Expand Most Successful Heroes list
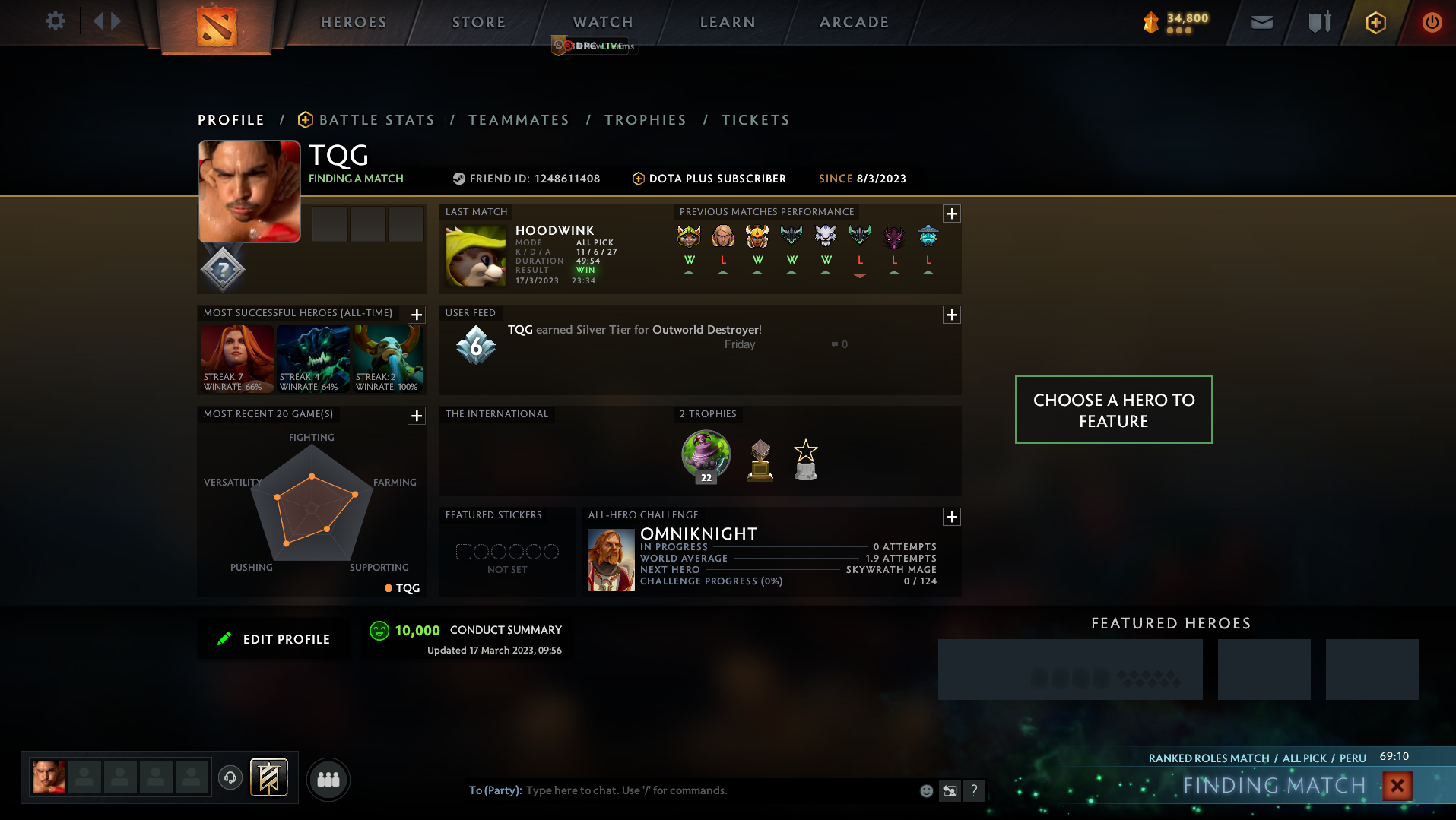 point(415,314)
